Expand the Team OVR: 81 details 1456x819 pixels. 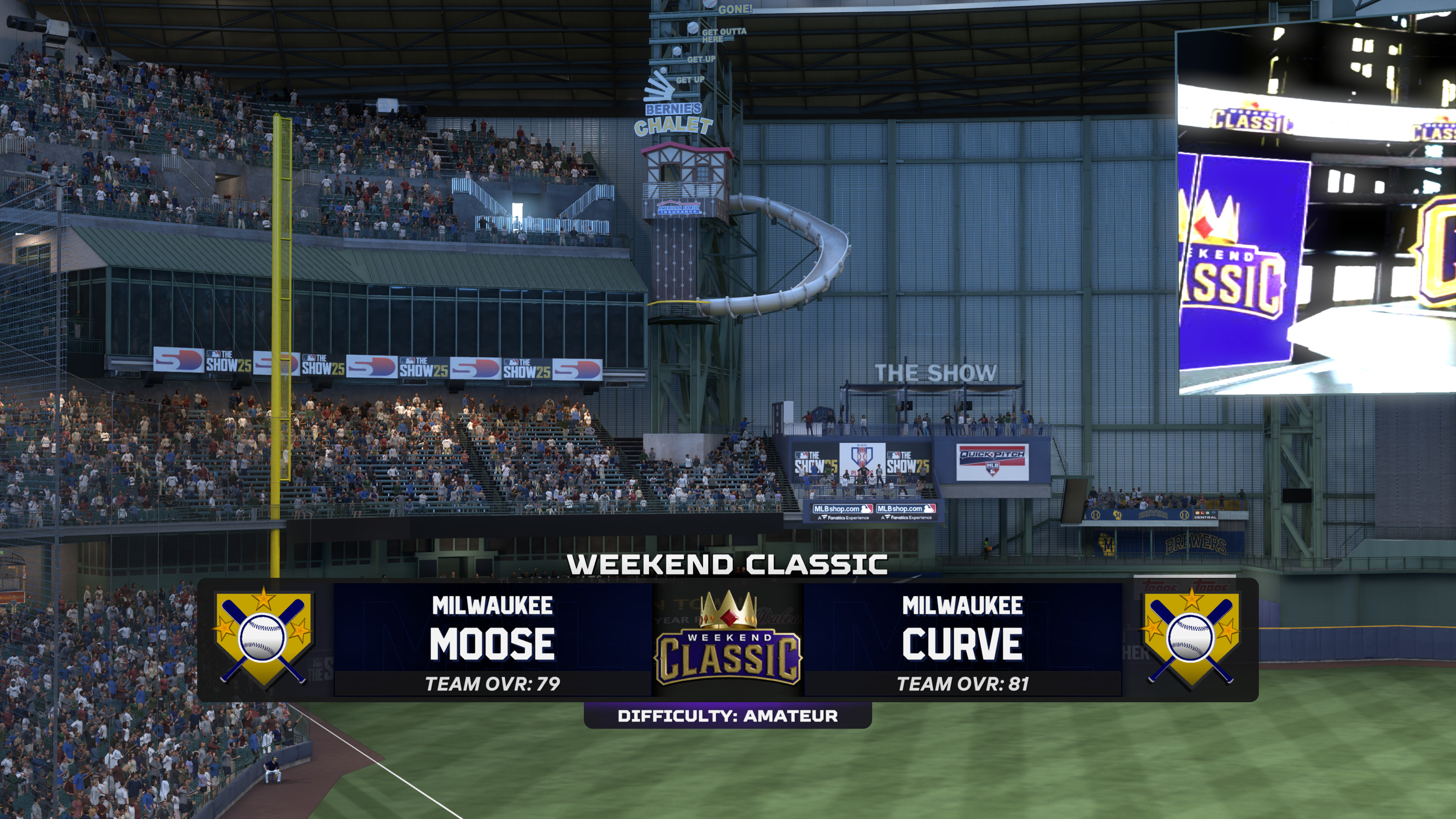[x=964, y=682]
